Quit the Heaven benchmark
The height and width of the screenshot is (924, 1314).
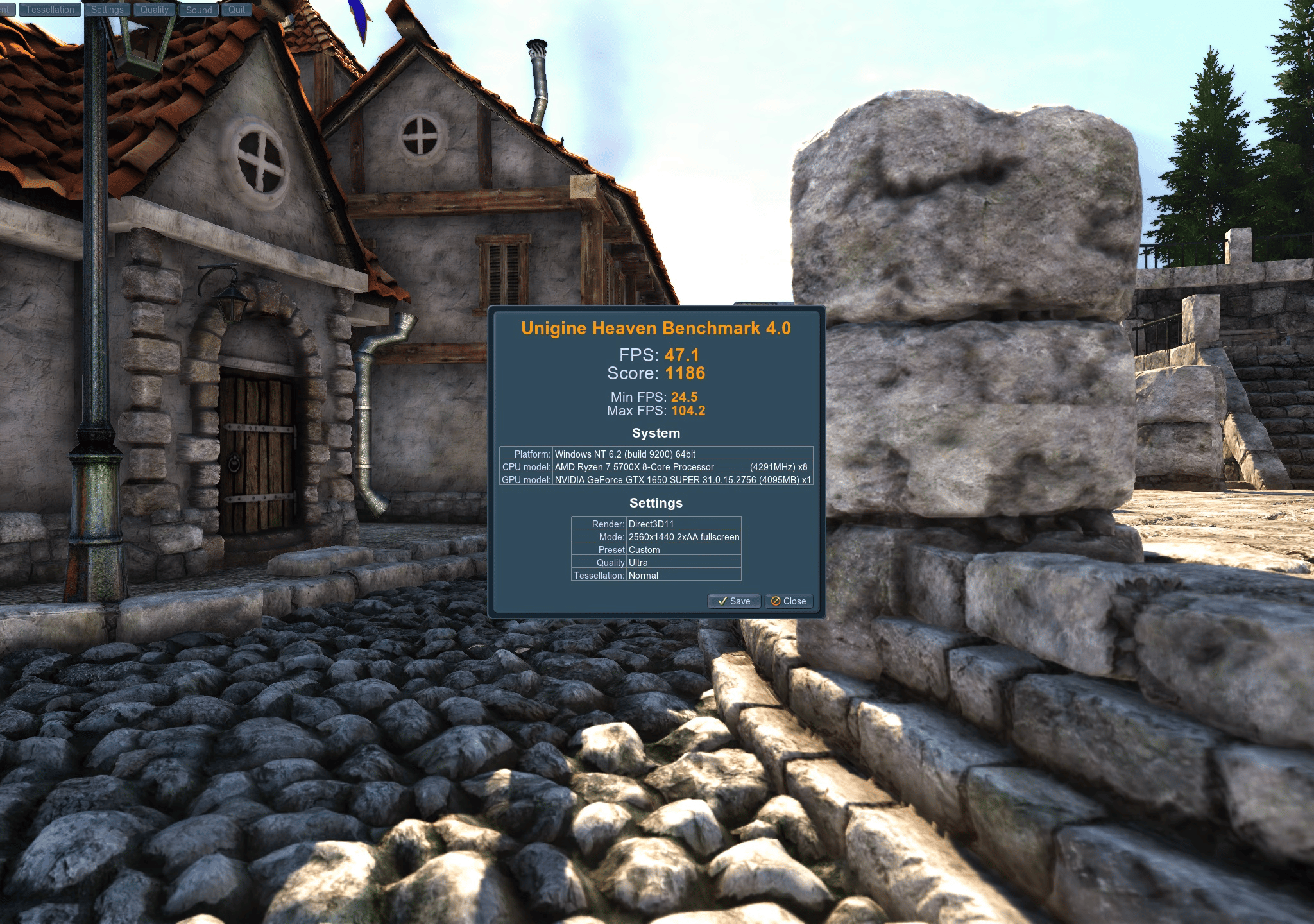(237, 10)
